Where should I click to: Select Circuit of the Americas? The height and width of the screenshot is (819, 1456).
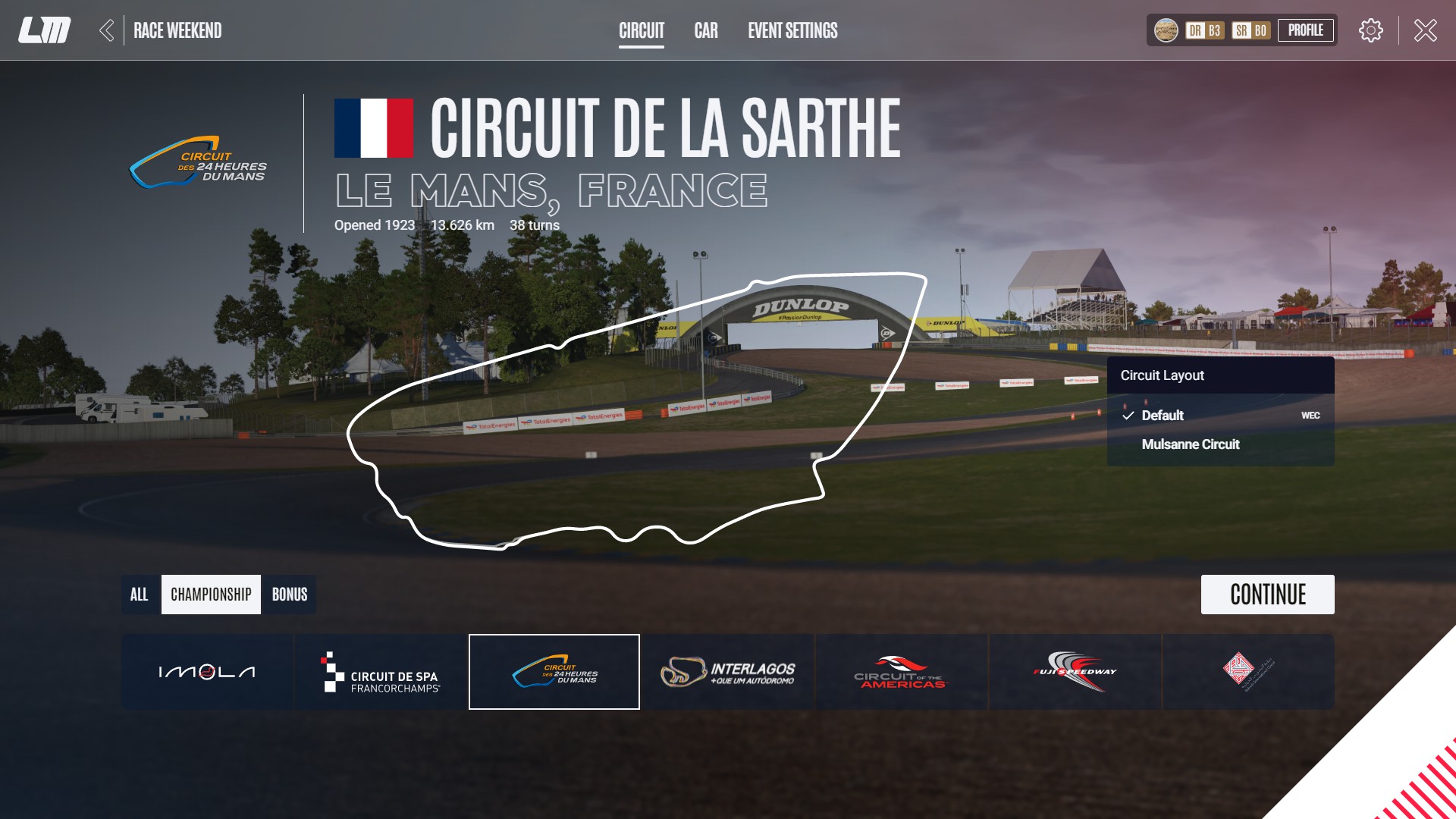point(901,670)
